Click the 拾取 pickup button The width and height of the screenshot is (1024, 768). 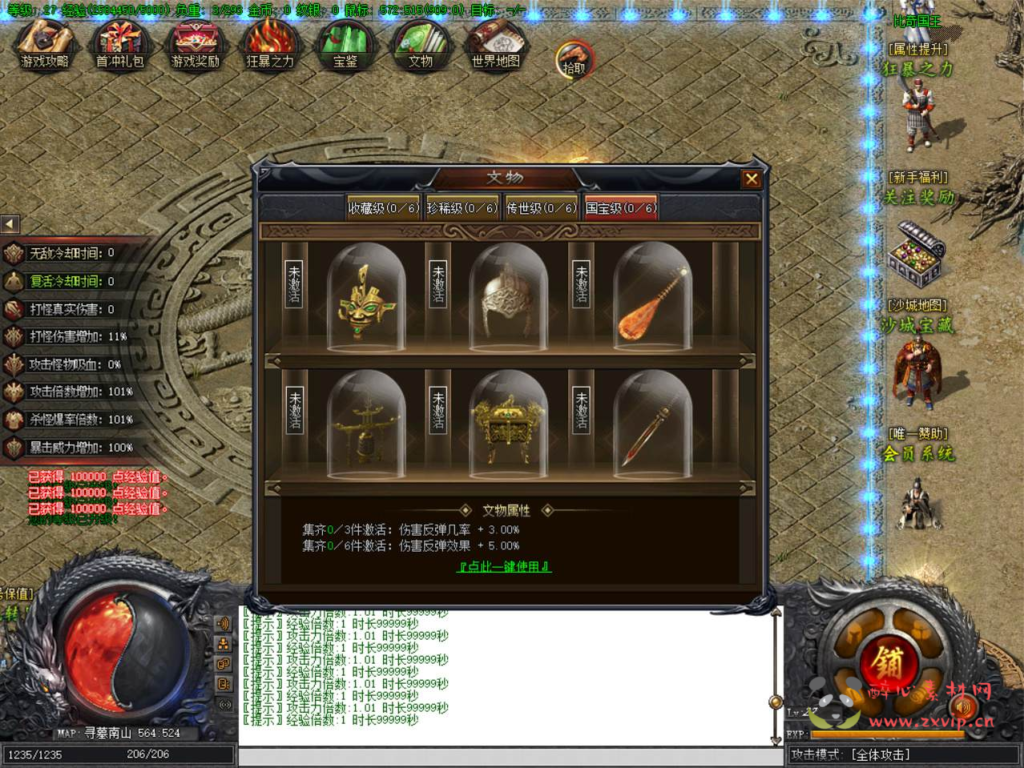tap(574, 58)
